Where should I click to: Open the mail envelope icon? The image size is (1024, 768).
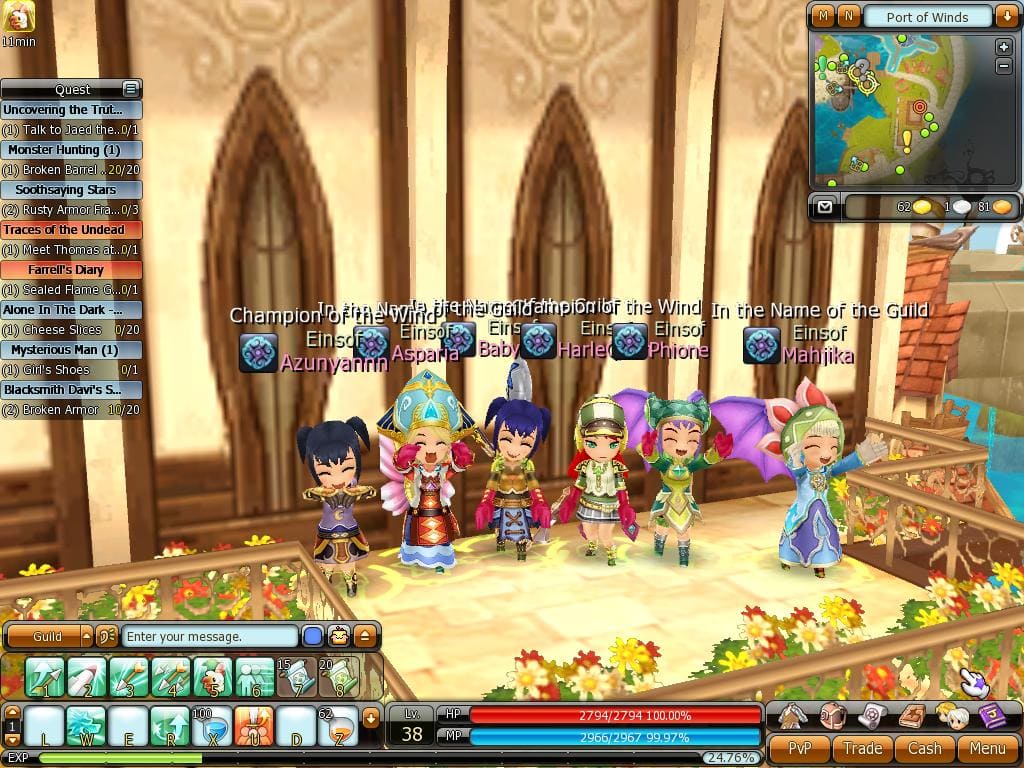pos(824,207)
